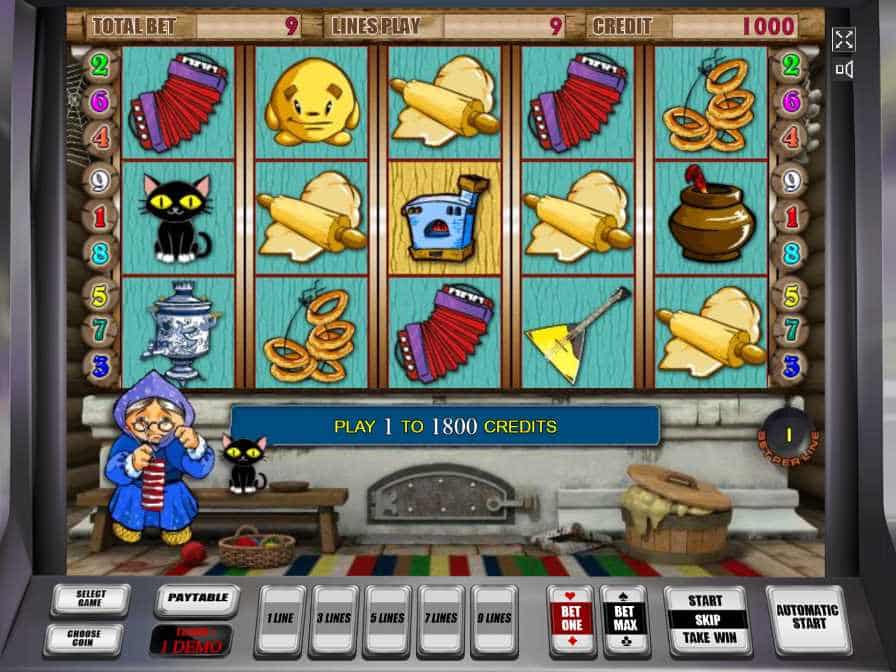Select the 1 Line bet option
The height and width of the screenshot is (672, 896).
pyautogui.click(x=279, y=620)
